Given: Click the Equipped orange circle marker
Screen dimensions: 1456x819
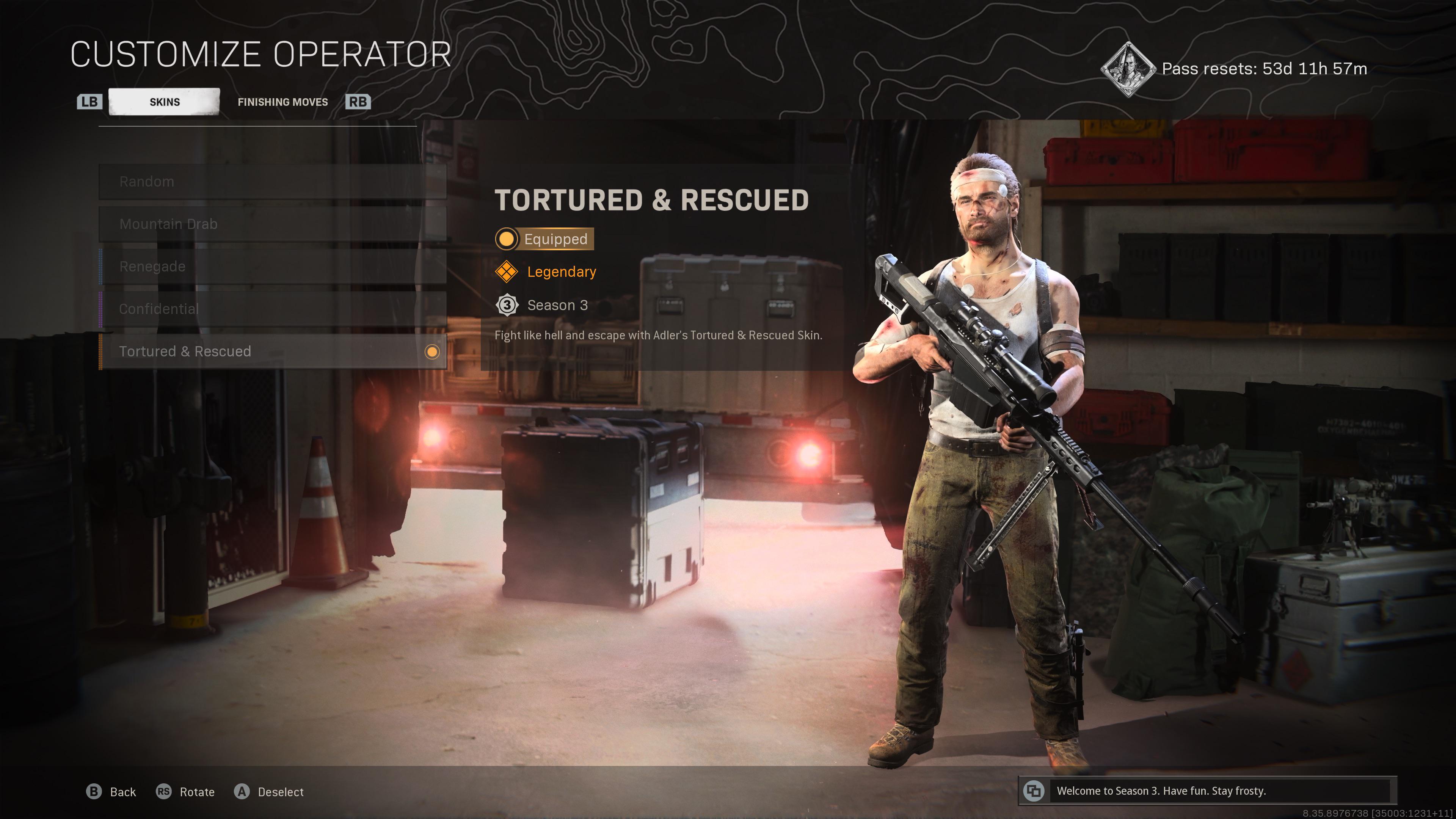Looking at the screenshot, I should pos(507,239).
